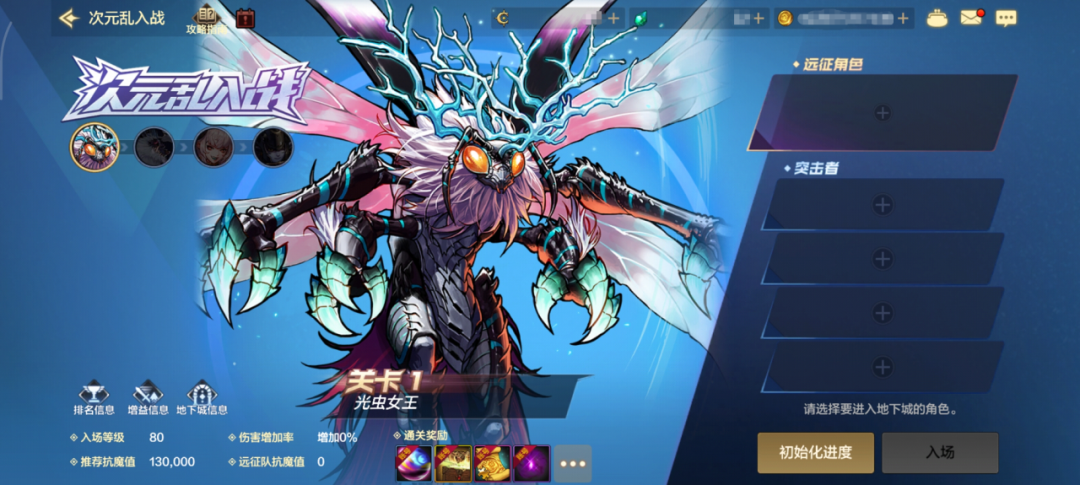Open the gold pot icon in the top bar
Screen dimensions: 1080x485
point(937,18)
